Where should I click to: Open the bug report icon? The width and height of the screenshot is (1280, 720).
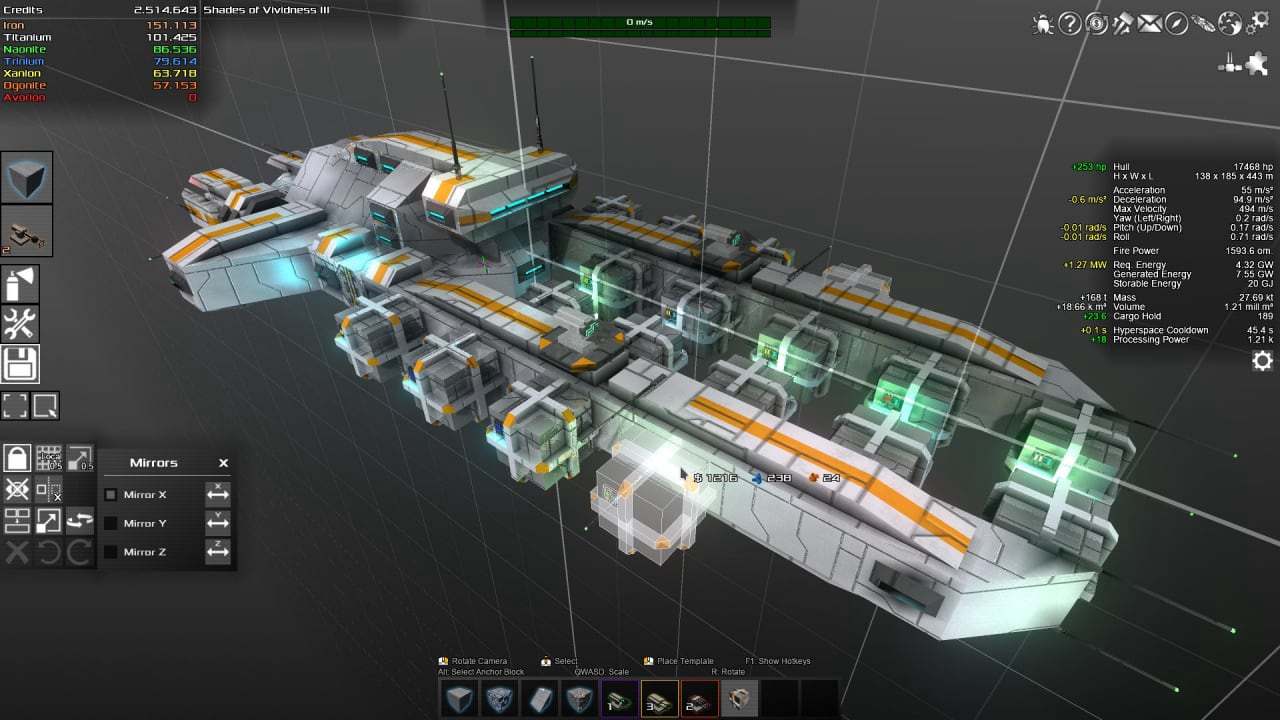[x=1043, y=23]
